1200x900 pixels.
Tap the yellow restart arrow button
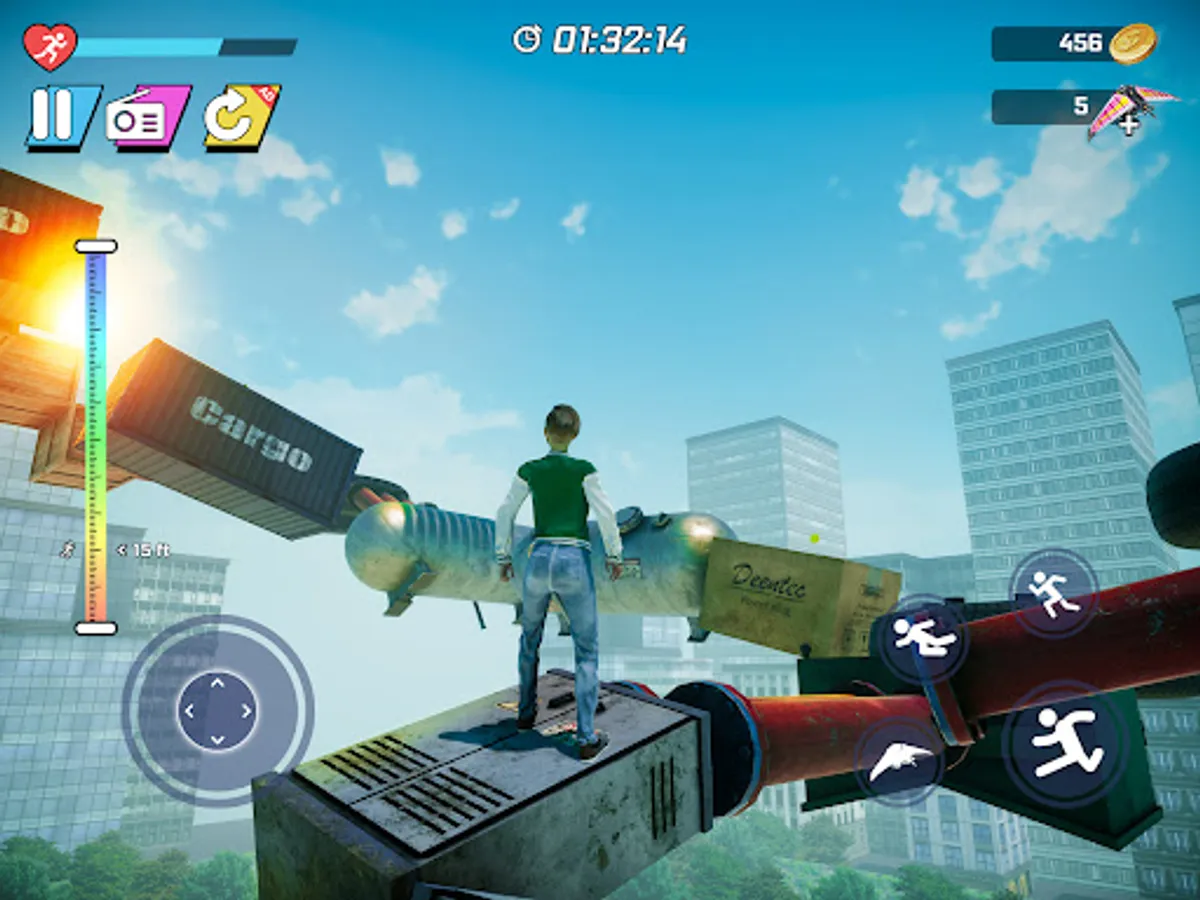(x=241, y=117)
